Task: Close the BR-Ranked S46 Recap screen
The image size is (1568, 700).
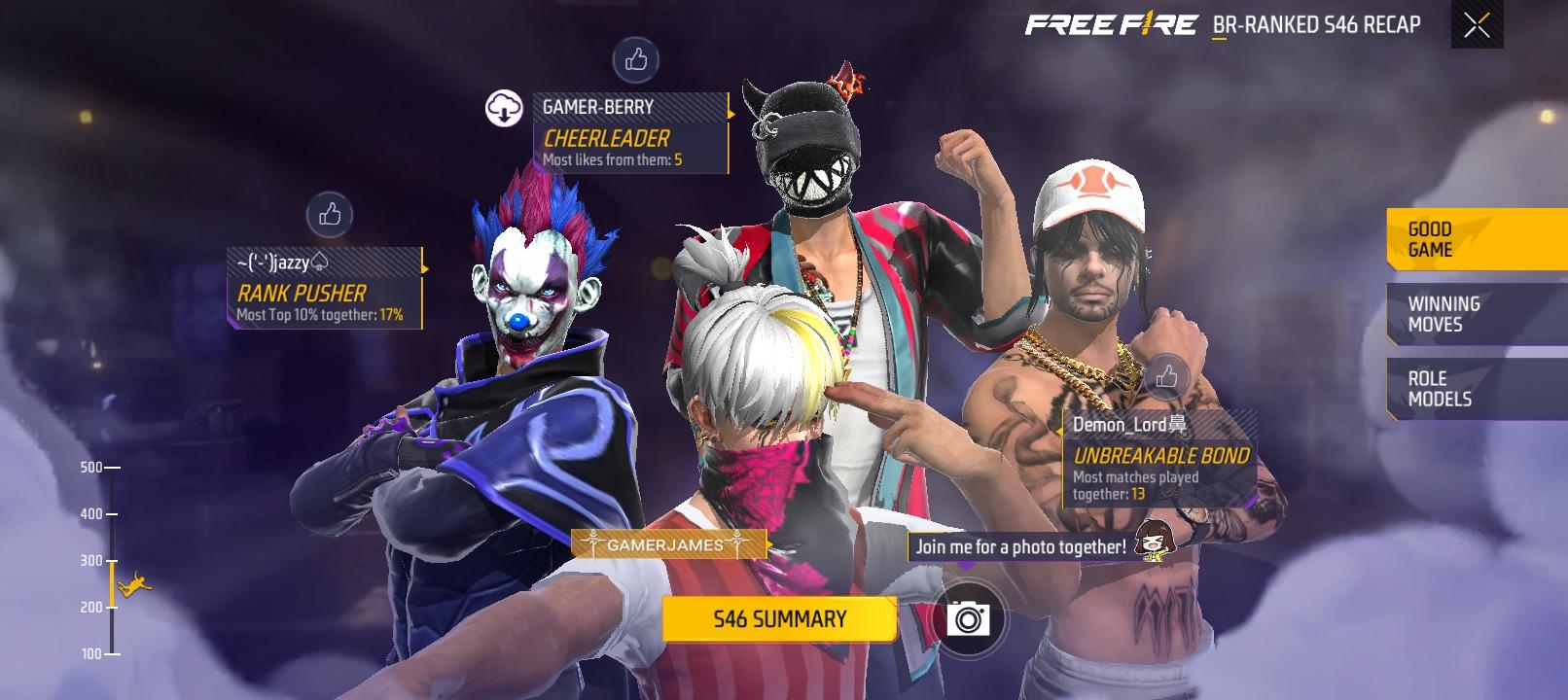Action: pyautogui.click(x=1477, y=25)
